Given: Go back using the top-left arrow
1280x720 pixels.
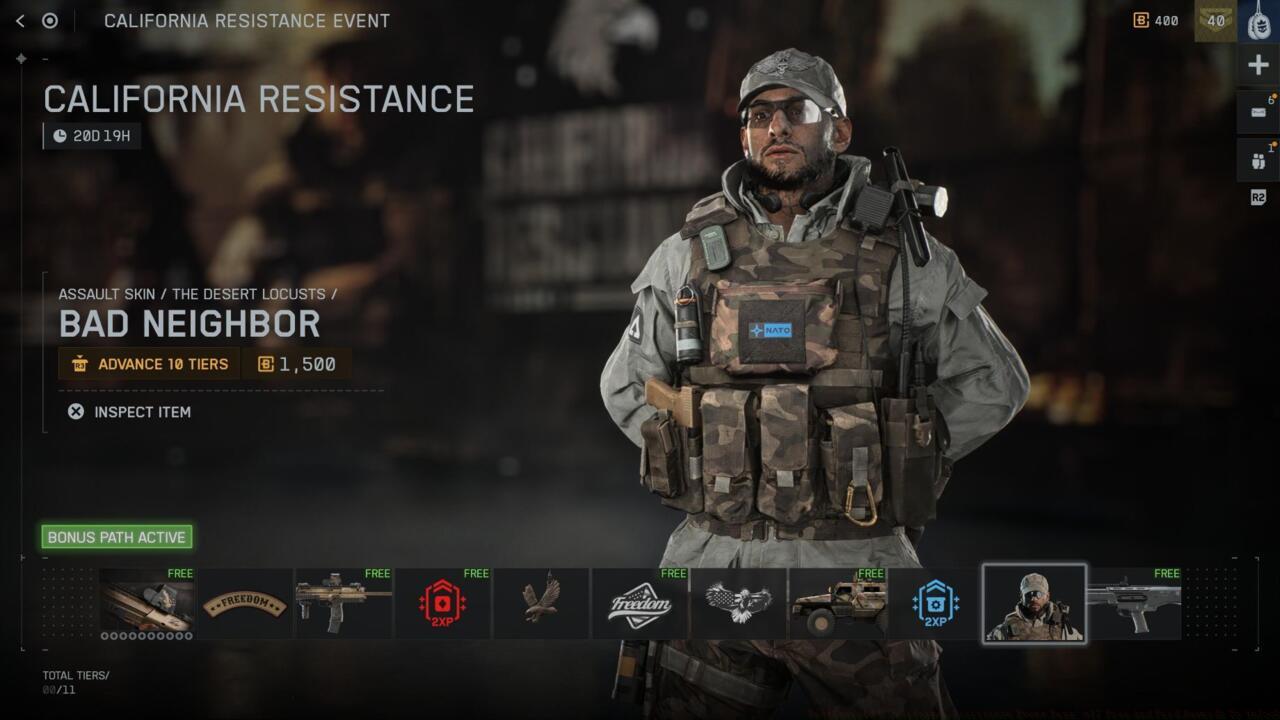Looking at the screenshot, I should tap(20, 21).
